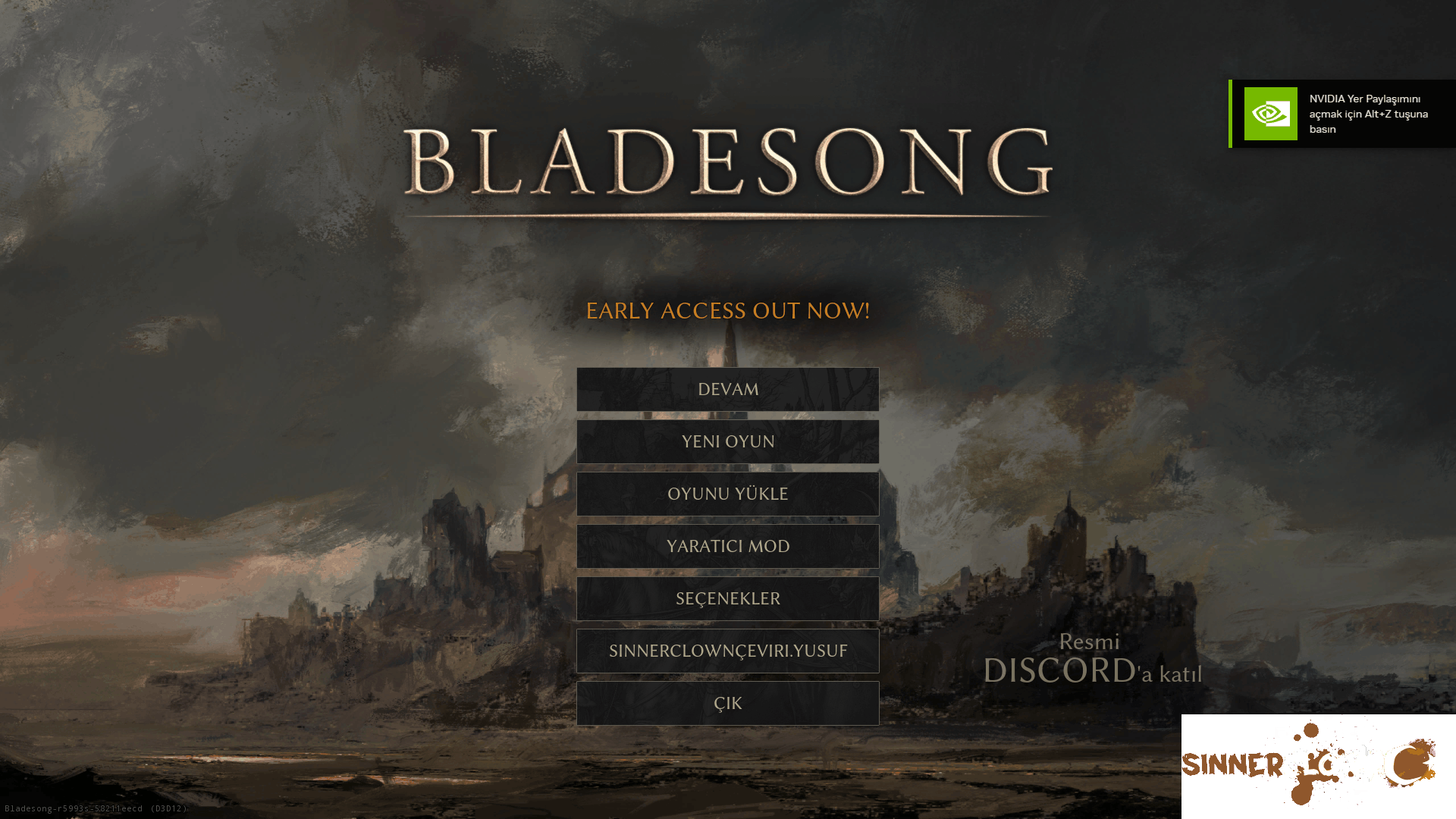Click the Resmi text above DISCORD
This screenshot has height=819, width=1456.
1090,642
